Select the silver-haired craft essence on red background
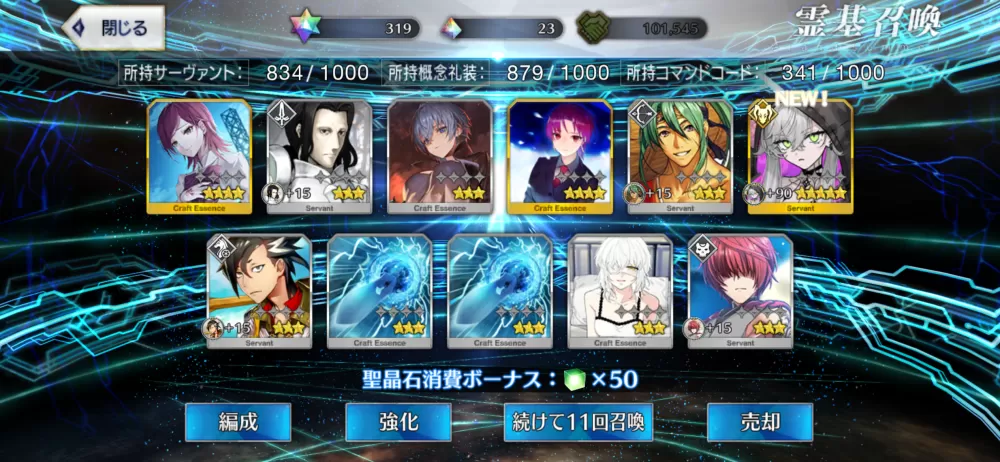The height and width of the screenshot is (462, 1000). coord(439,156)
